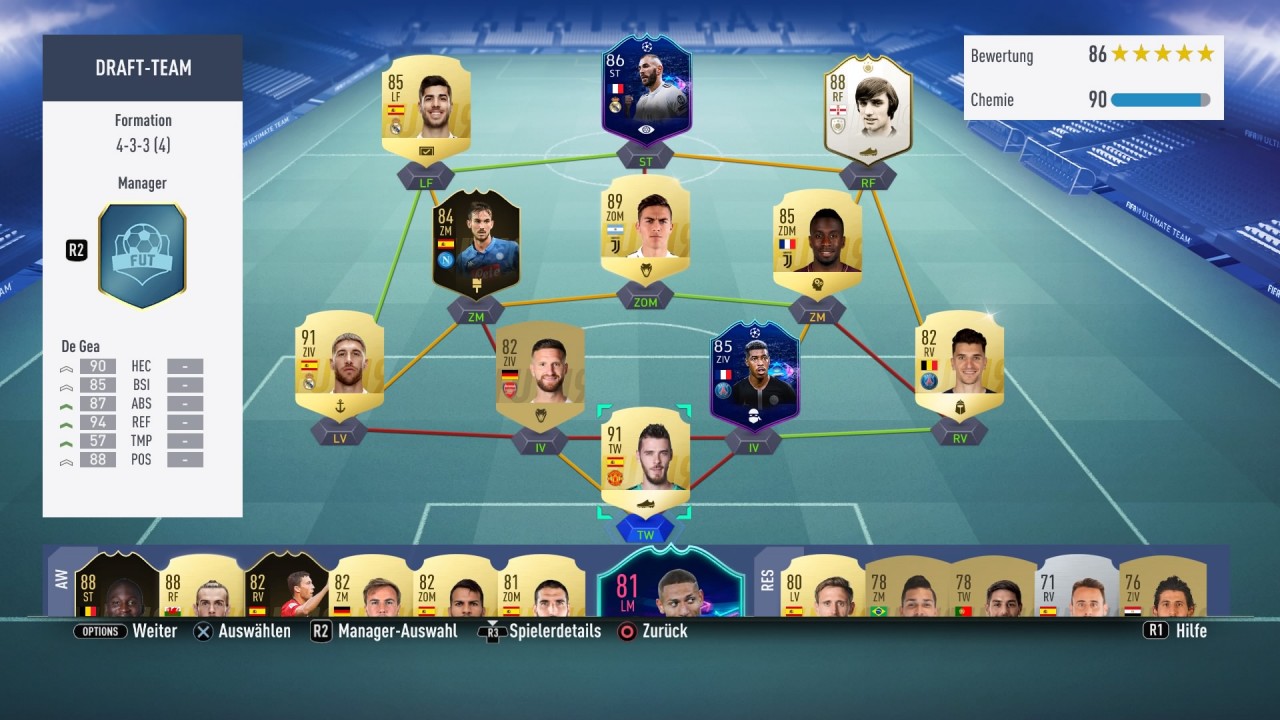Select the 71 RV silver reserve card

(1077, 585)
